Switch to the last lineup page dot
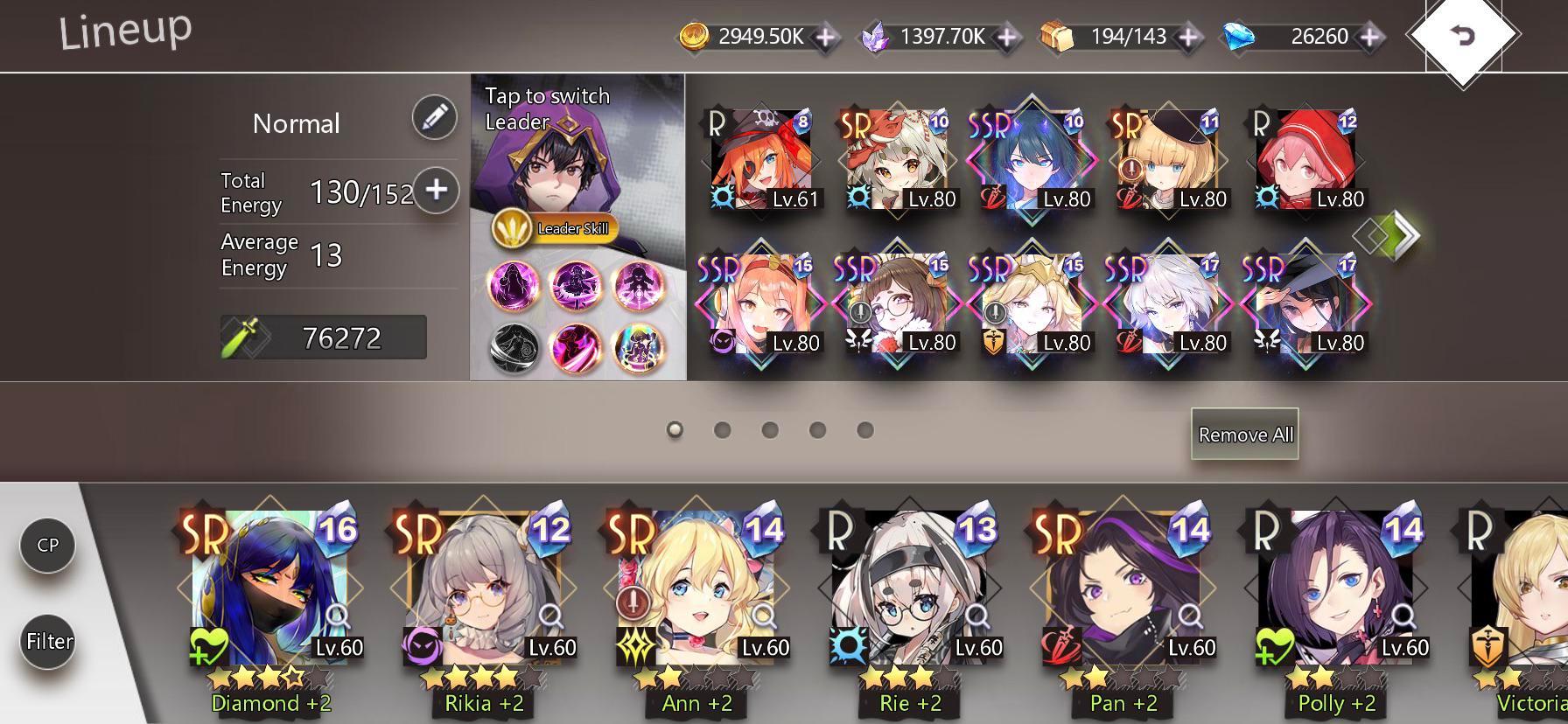The image size is (1568, 724). click(864, 429)
